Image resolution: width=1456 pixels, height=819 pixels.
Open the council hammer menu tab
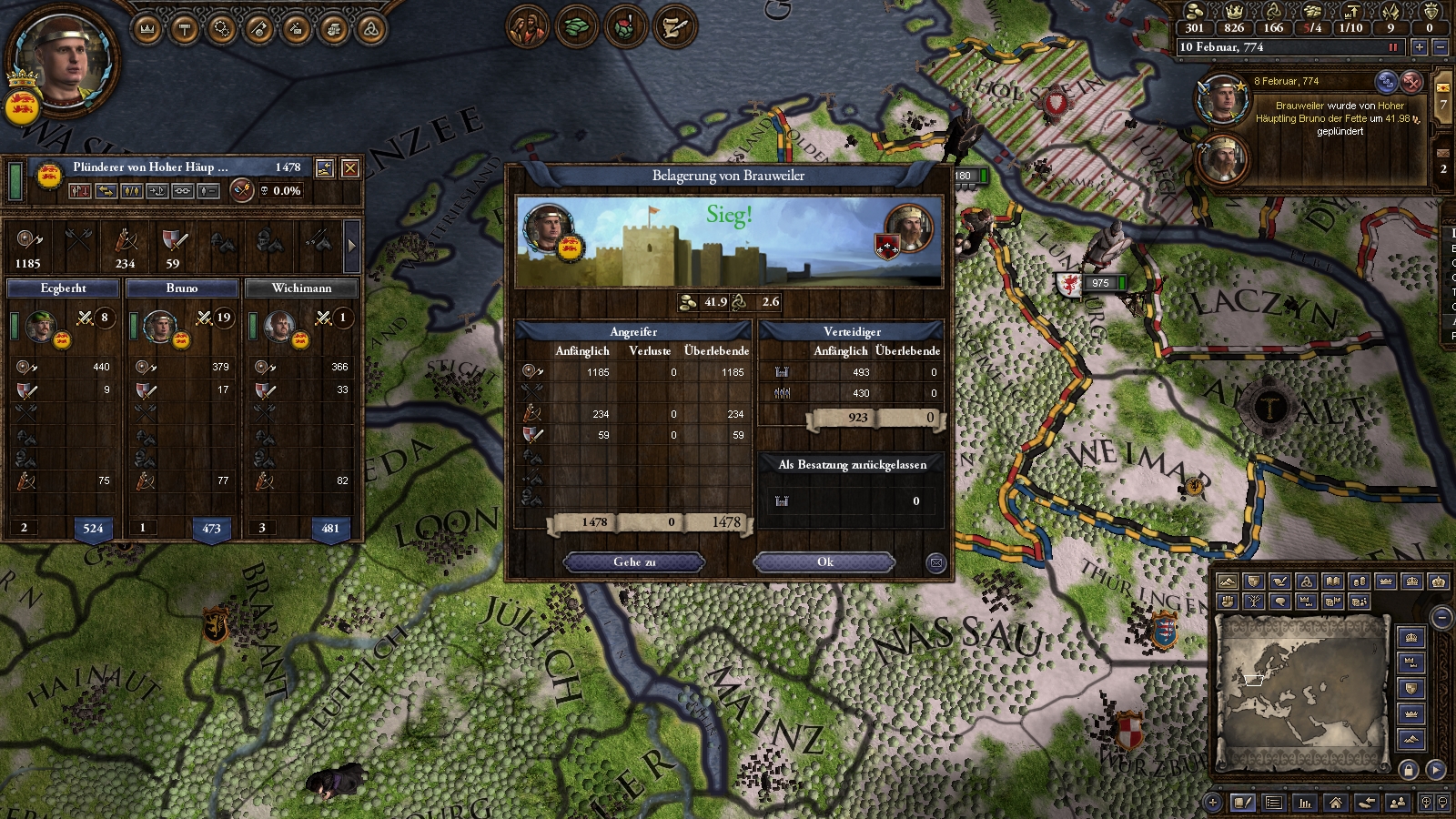[x=185, y=29]
